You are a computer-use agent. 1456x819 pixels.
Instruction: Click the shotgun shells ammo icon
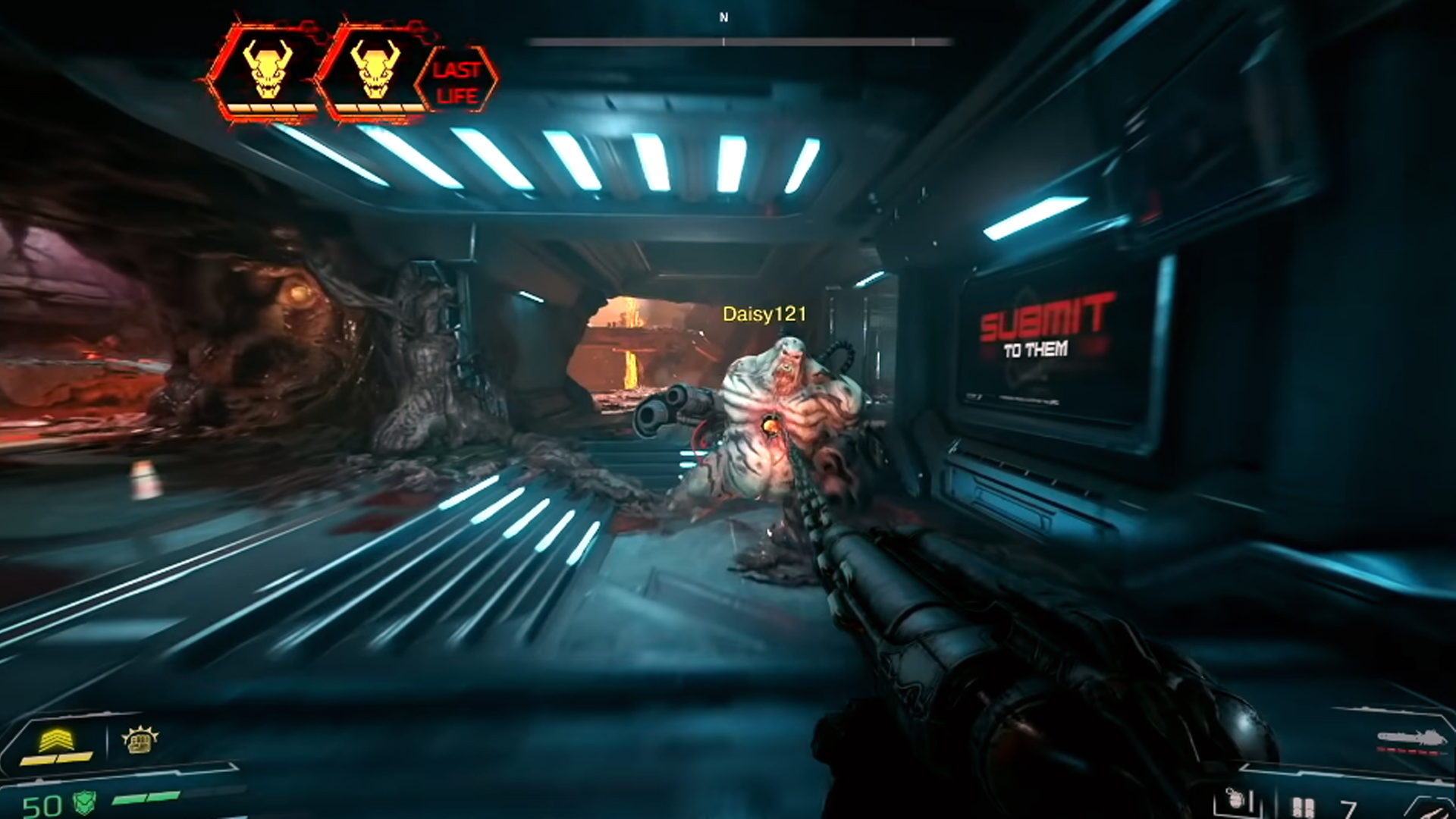point(1303,807)
